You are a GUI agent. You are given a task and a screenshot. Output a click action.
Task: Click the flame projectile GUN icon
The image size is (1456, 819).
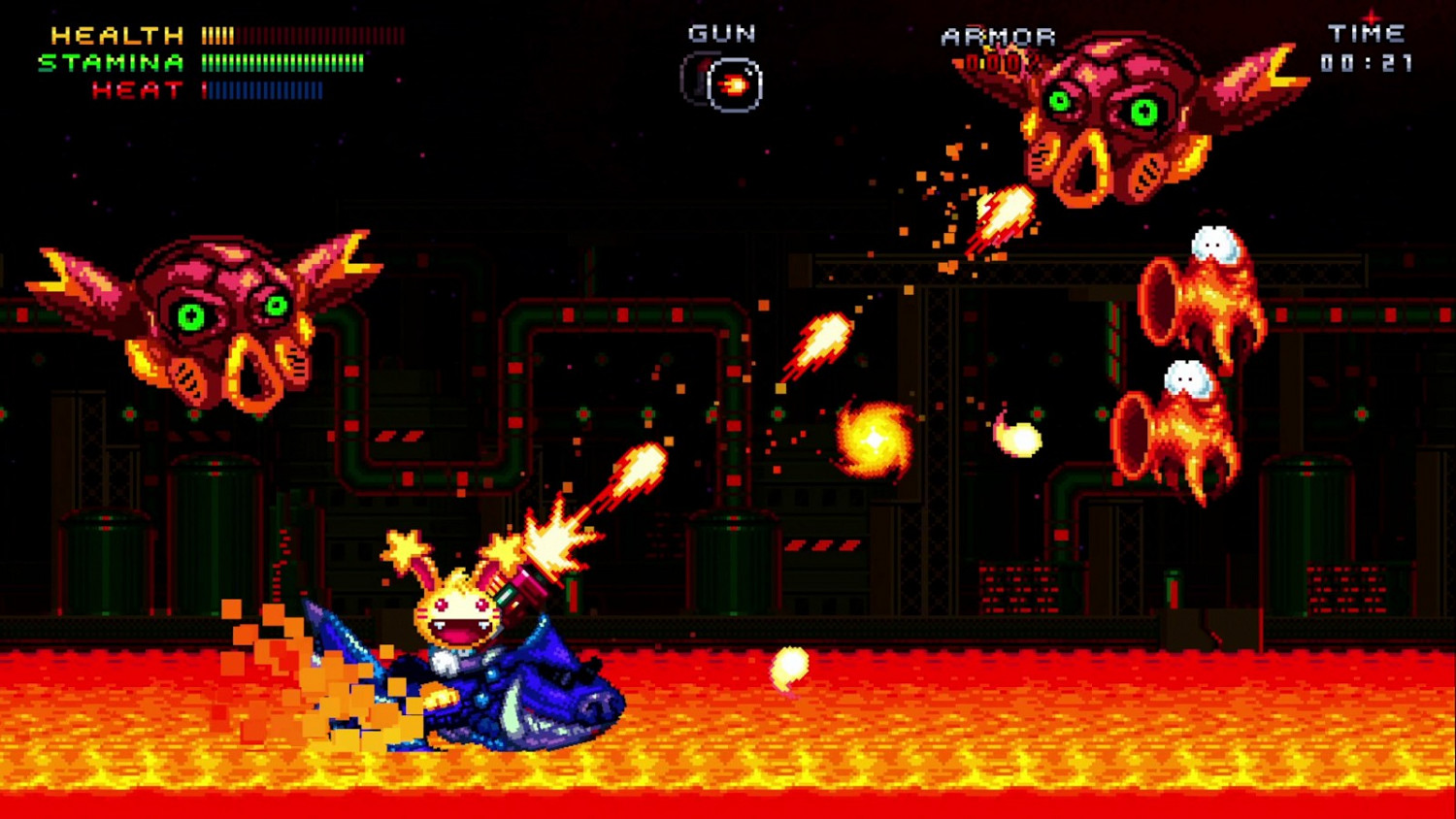[x=735, y=82]
